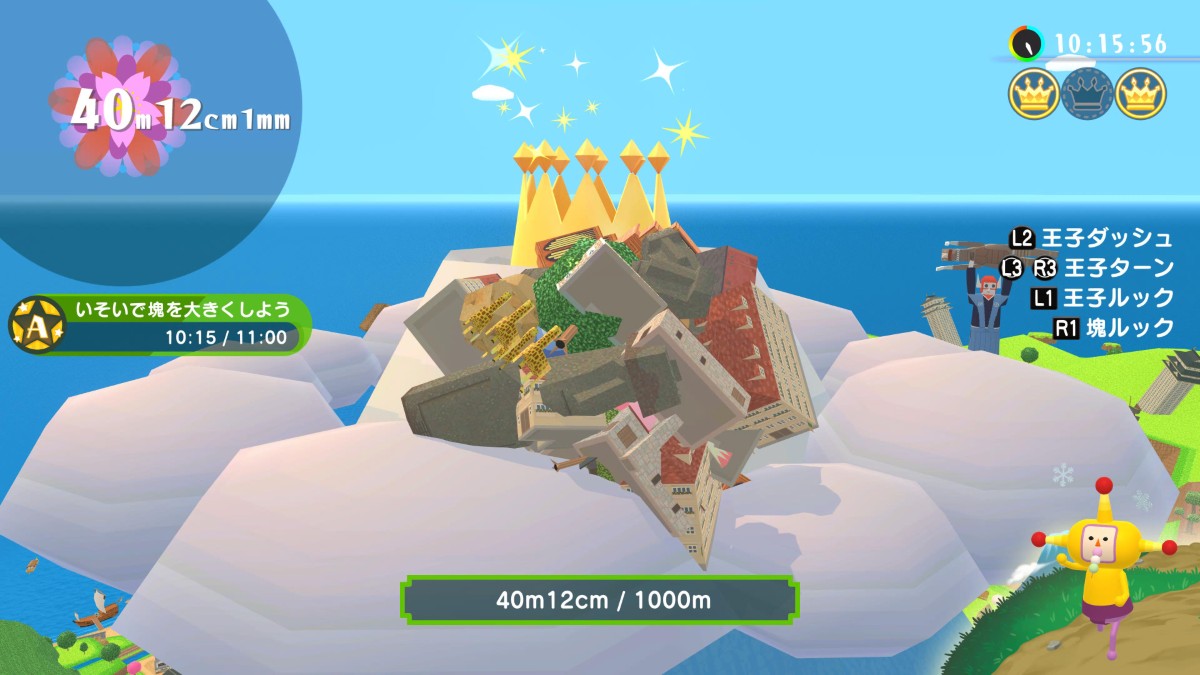Viewport: 1200px width, 675px height.
Task: Click the round timer dial icon
Action: [1026, 43]
